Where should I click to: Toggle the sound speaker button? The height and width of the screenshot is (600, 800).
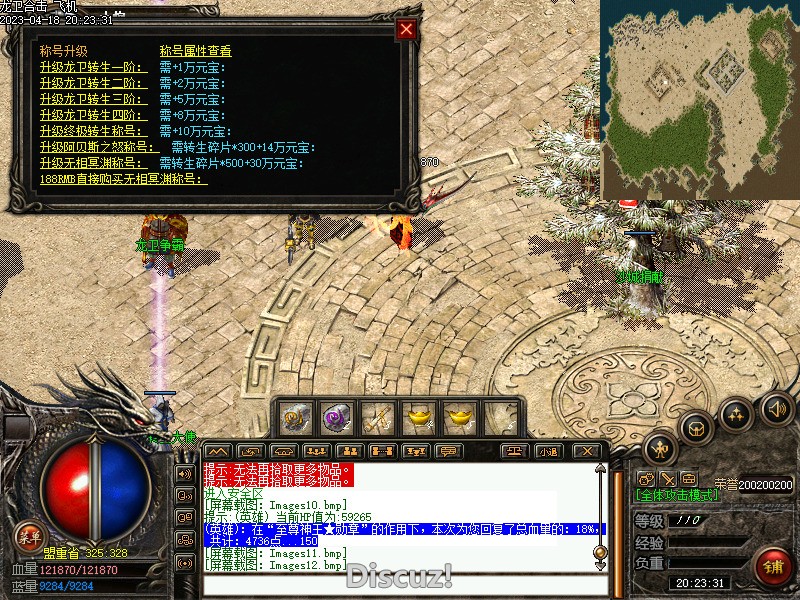pos(776,407)
